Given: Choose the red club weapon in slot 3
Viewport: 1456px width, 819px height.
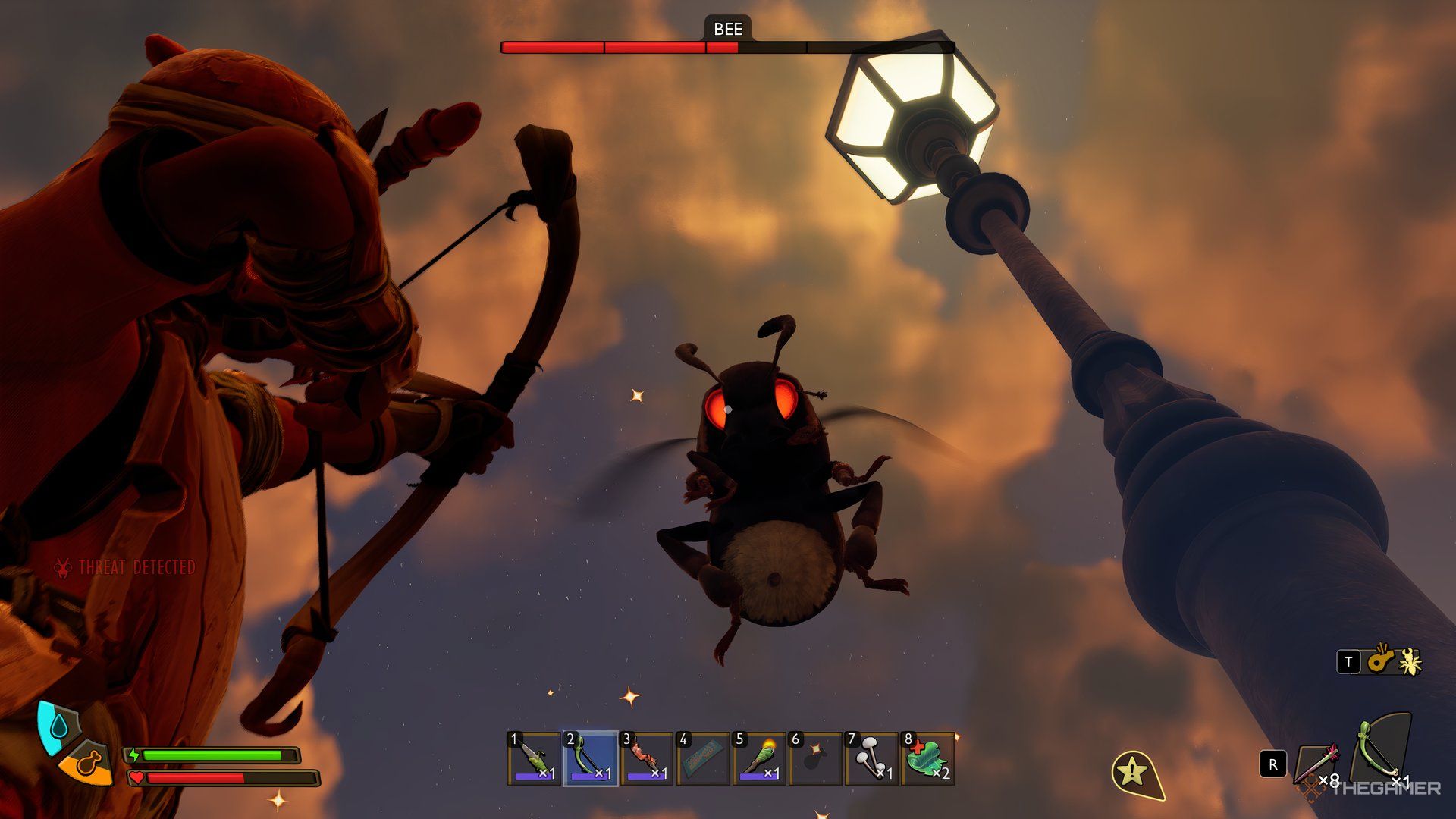Looking at the screenshot, I should (x=646, y=758).
